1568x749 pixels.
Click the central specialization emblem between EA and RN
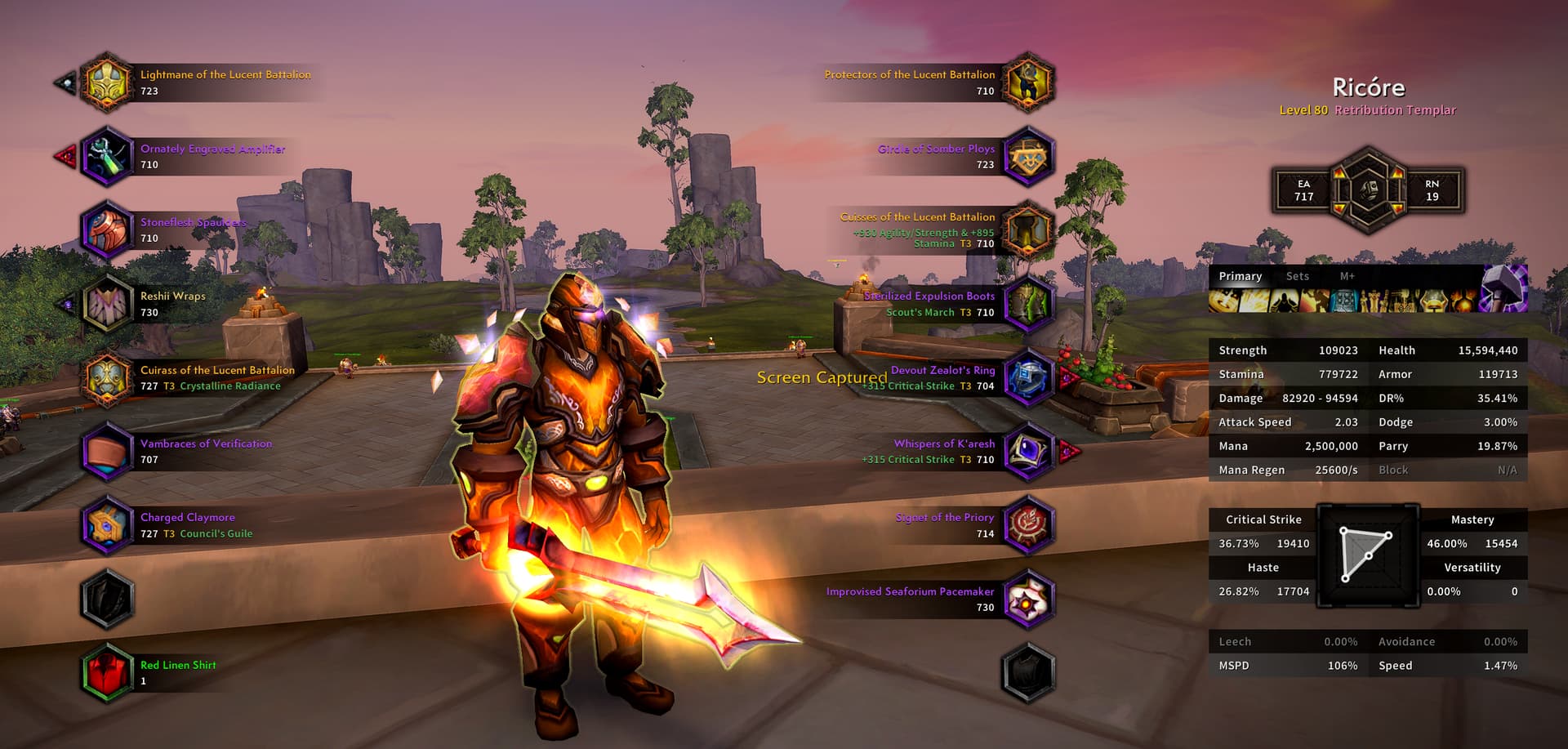1368,190
